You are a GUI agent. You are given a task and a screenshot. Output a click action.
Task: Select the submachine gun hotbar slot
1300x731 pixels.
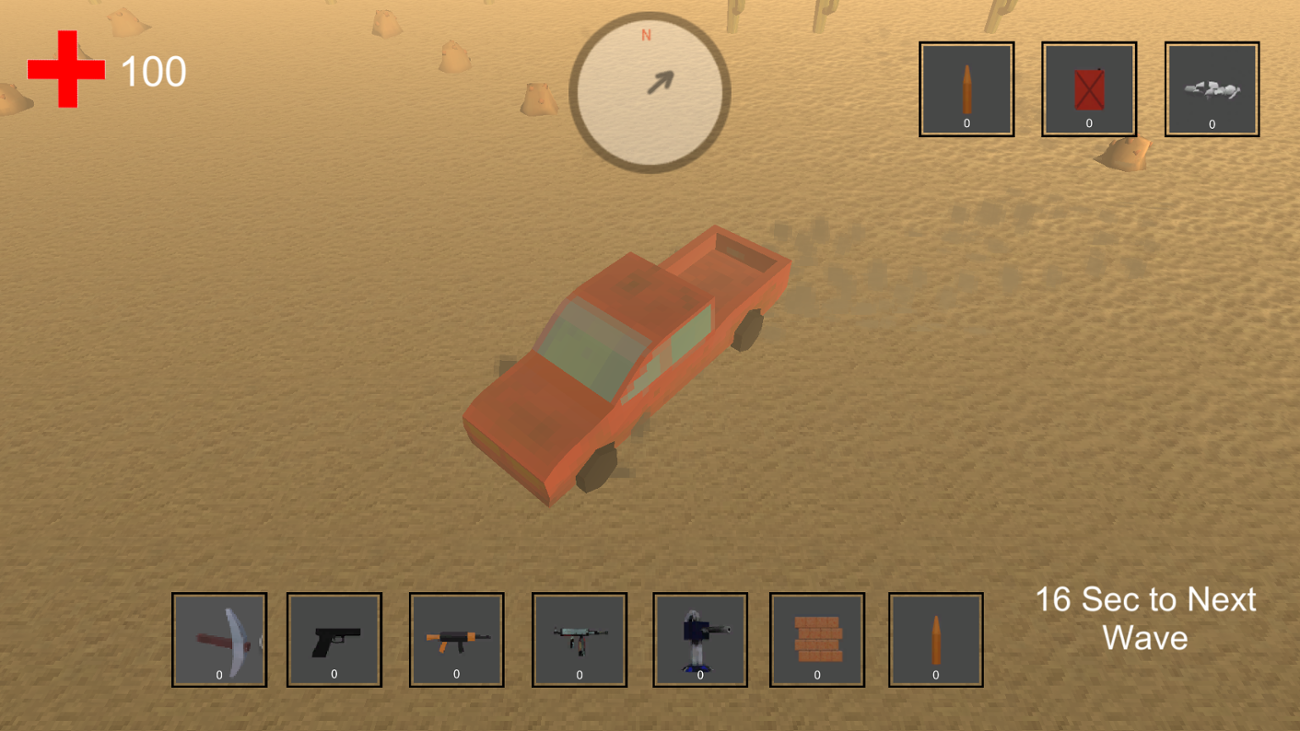tap(577, 640)
